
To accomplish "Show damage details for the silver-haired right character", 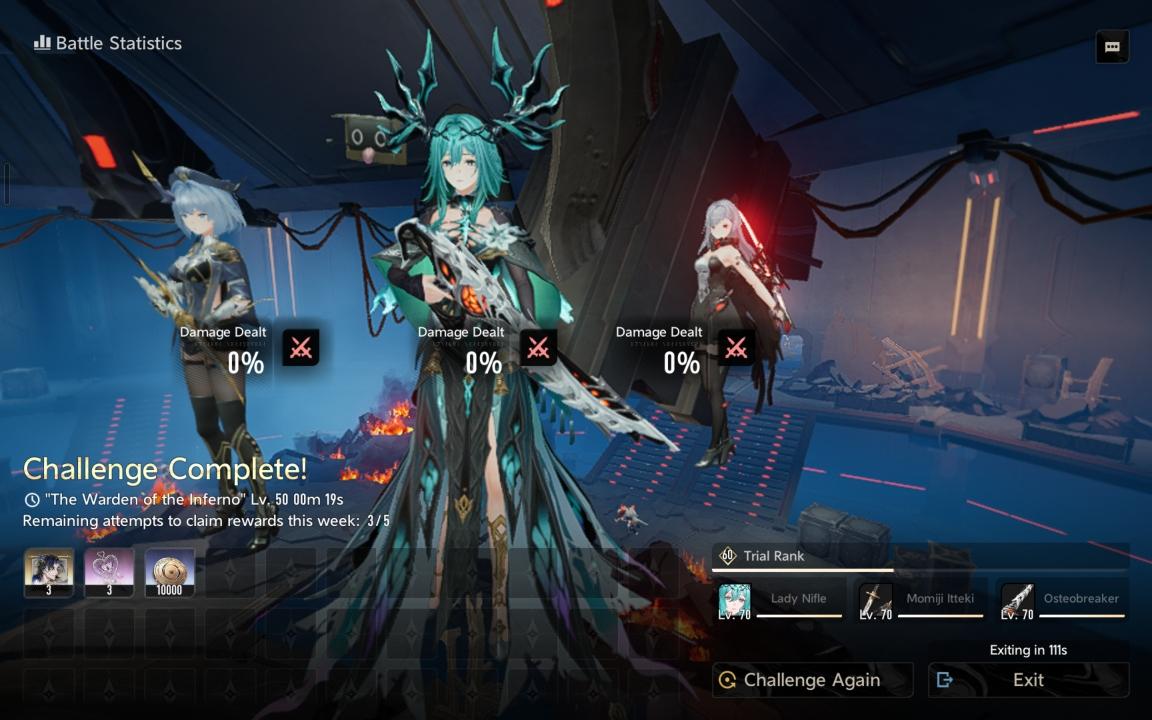I will (736, 348).
